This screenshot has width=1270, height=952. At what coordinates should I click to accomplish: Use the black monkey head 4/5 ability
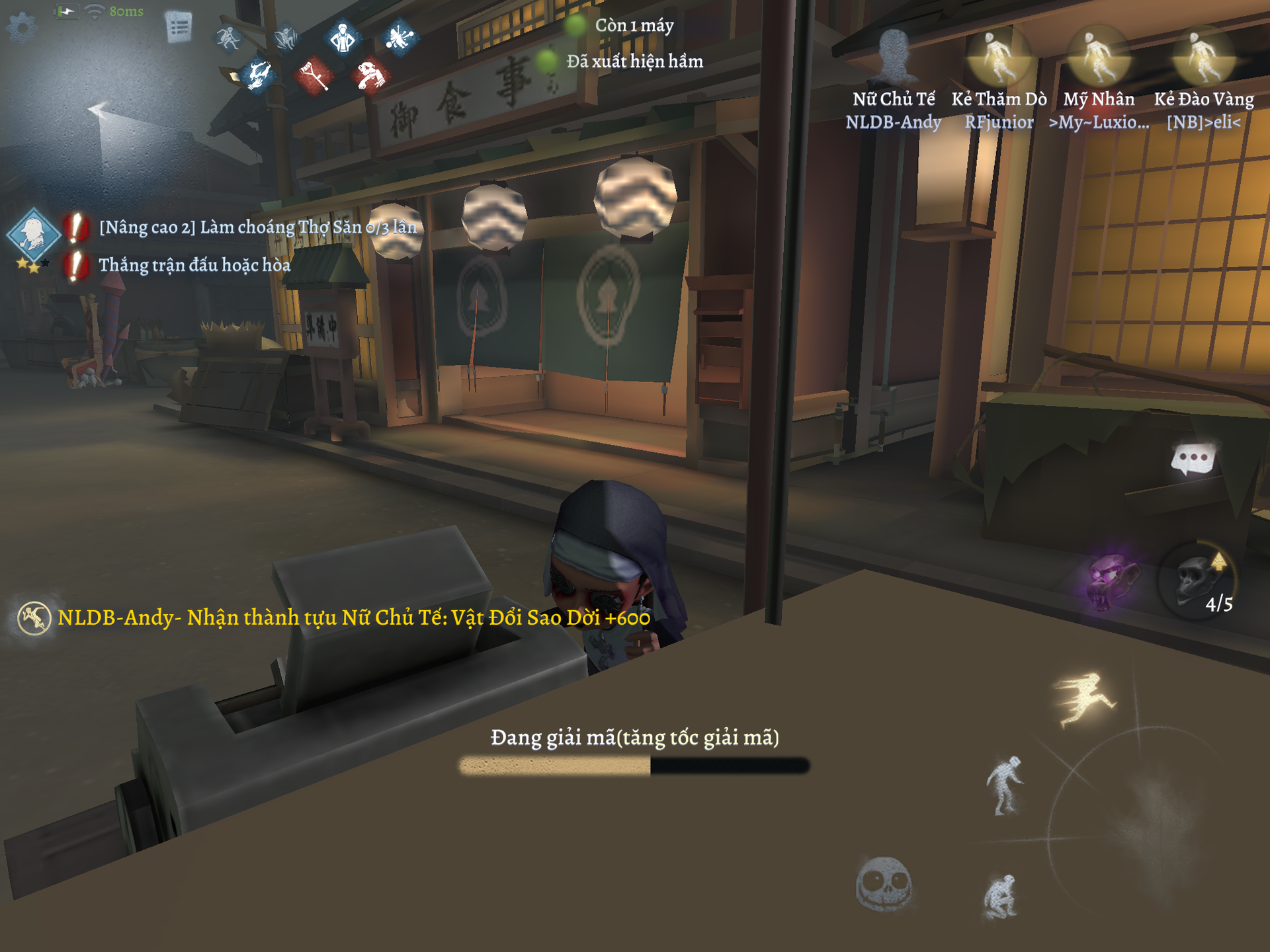tap(1197, 582)
